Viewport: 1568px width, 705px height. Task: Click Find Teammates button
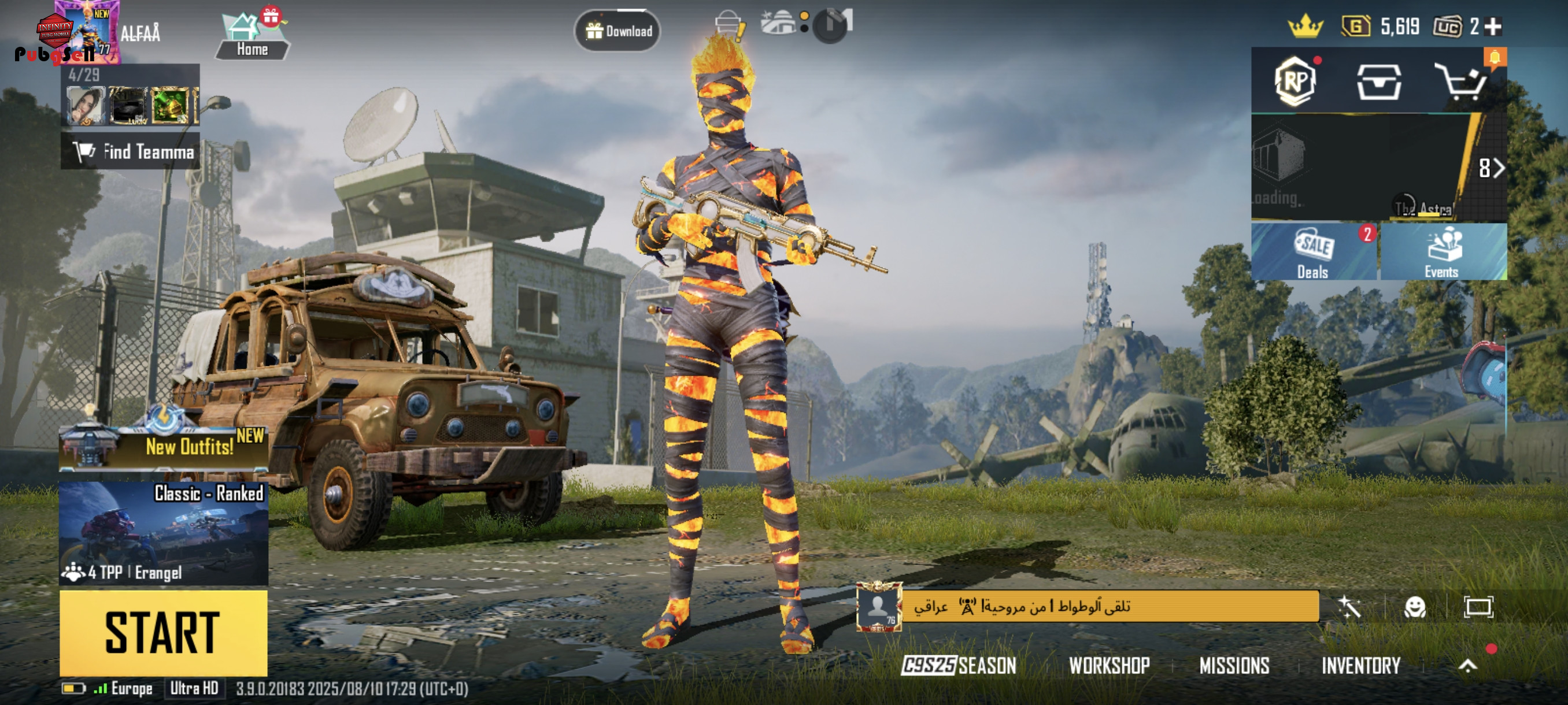pyautogui.click(x=131, y=151)
